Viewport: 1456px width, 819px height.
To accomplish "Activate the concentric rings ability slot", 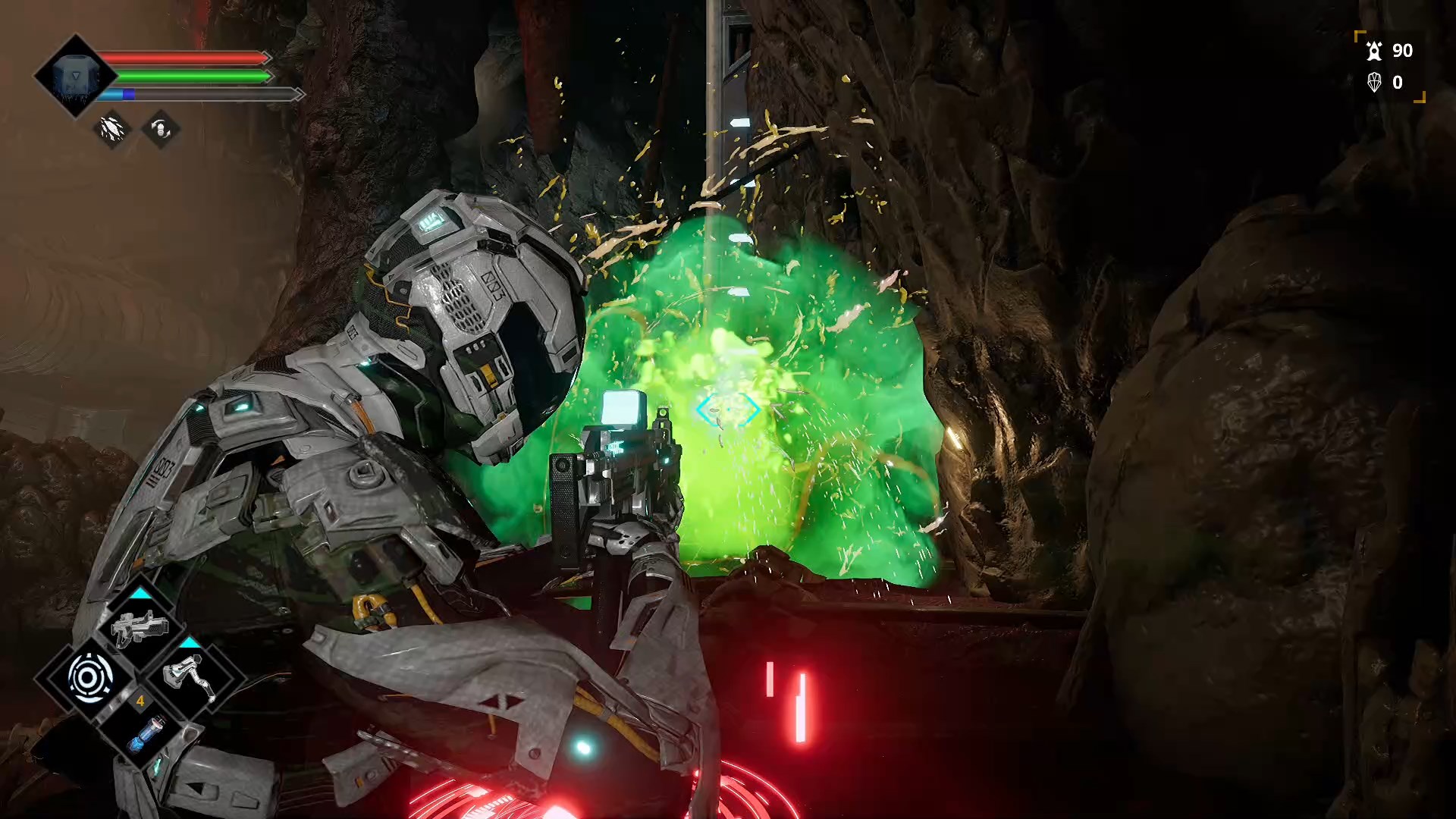I will (x=90, y=677).
